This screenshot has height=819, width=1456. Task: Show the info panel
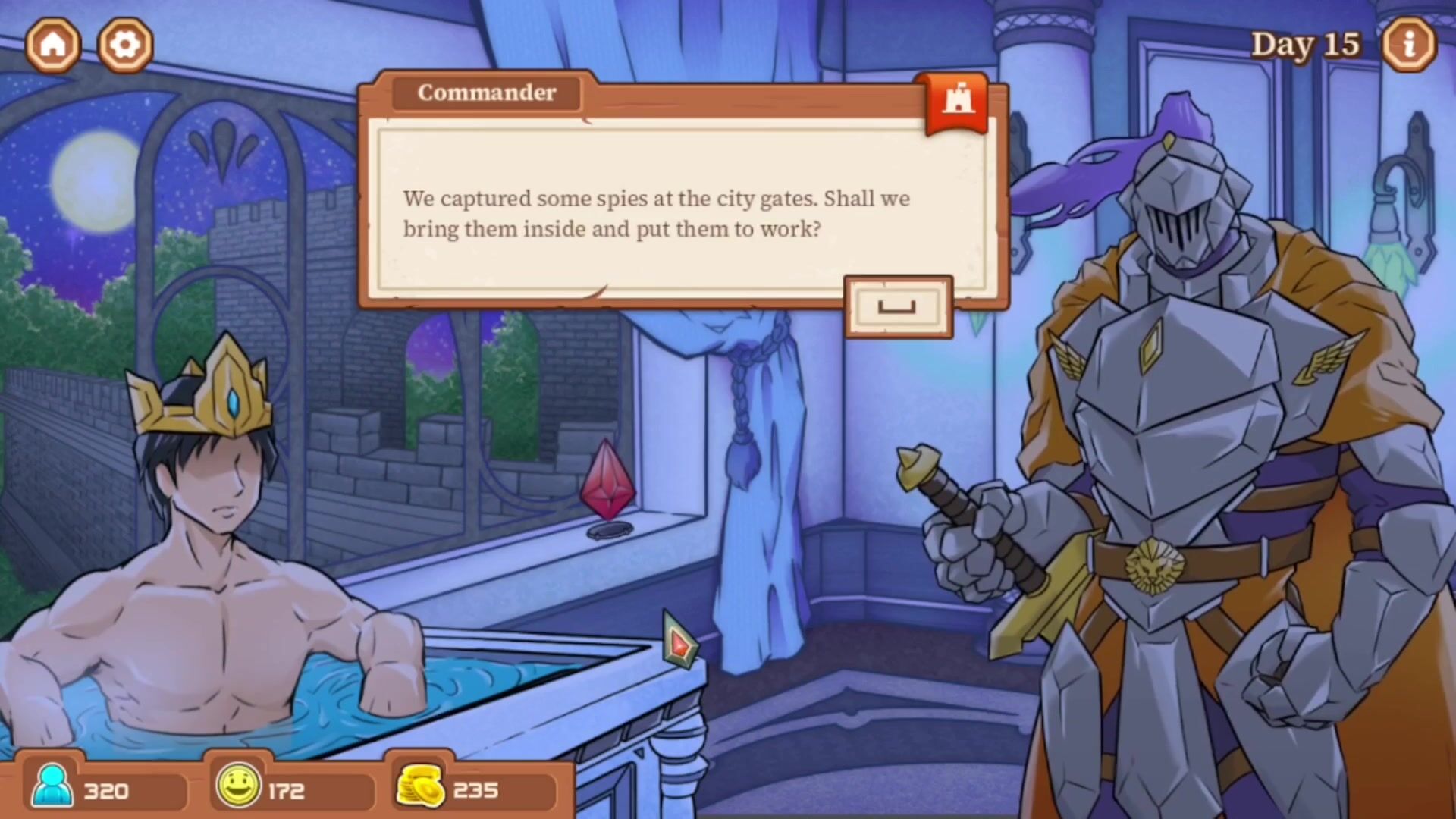click(1408, 45)
